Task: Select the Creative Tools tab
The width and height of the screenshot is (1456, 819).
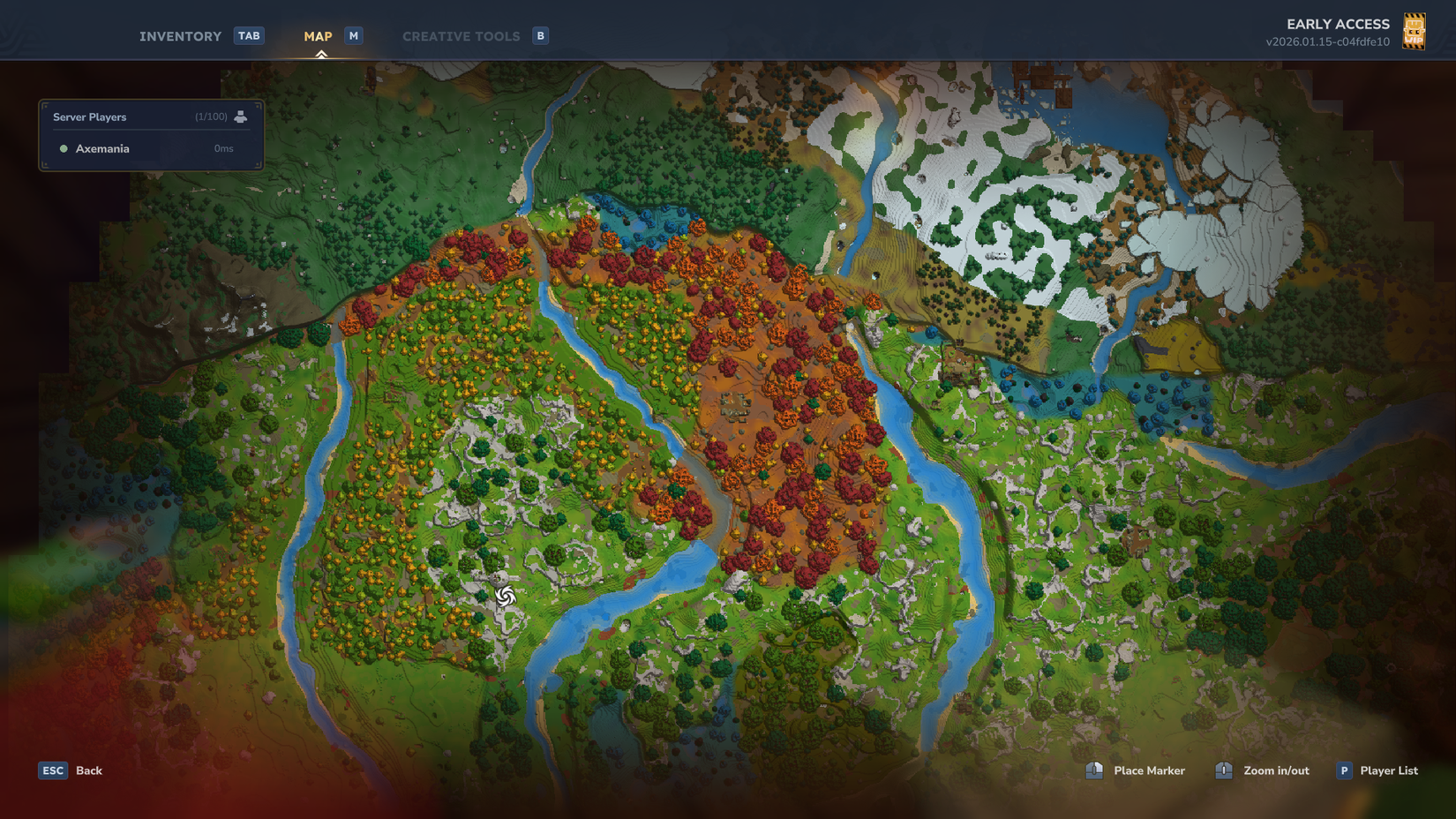Action: (x=462, y=35)
